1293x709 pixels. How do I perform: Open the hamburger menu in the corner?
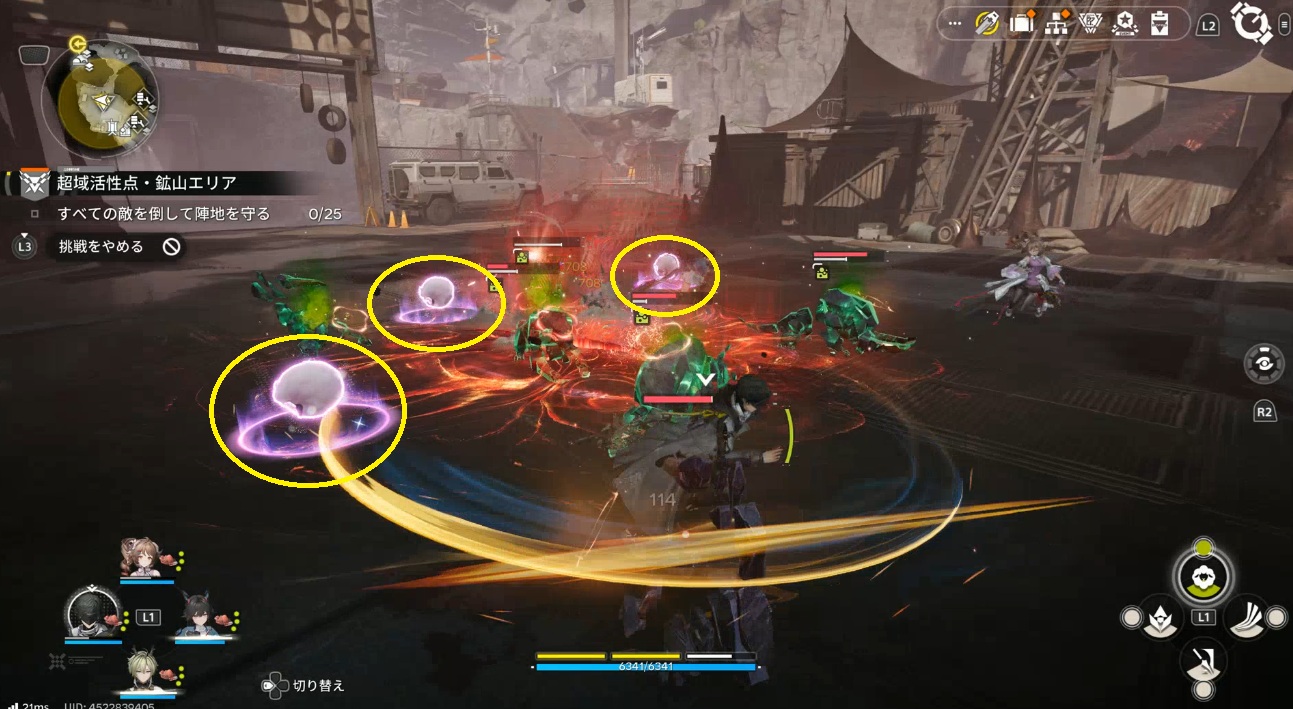[x=1283, y=26]
